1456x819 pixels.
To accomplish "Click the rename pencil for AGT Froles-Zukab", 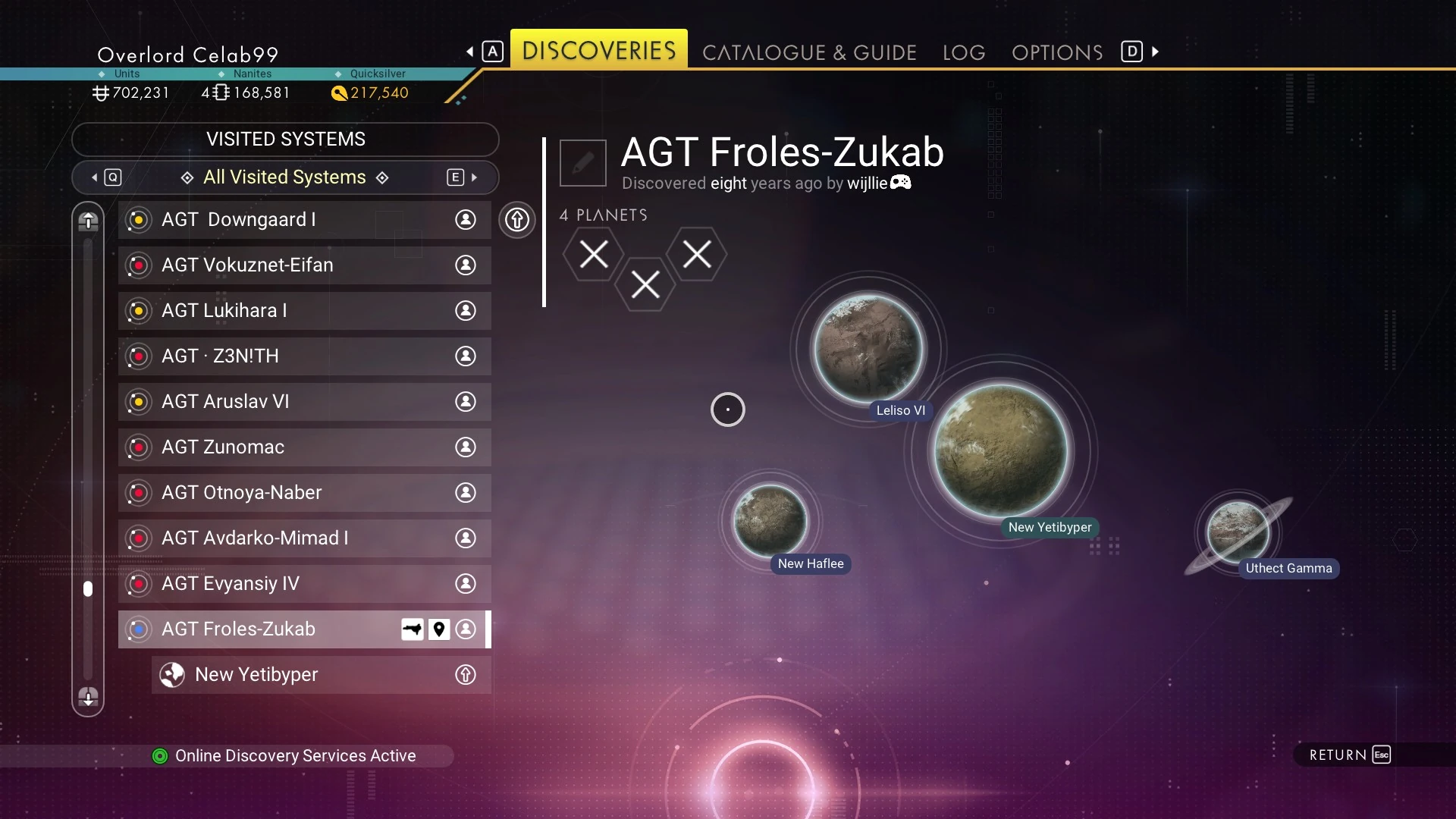I will [x=582, y=163].
